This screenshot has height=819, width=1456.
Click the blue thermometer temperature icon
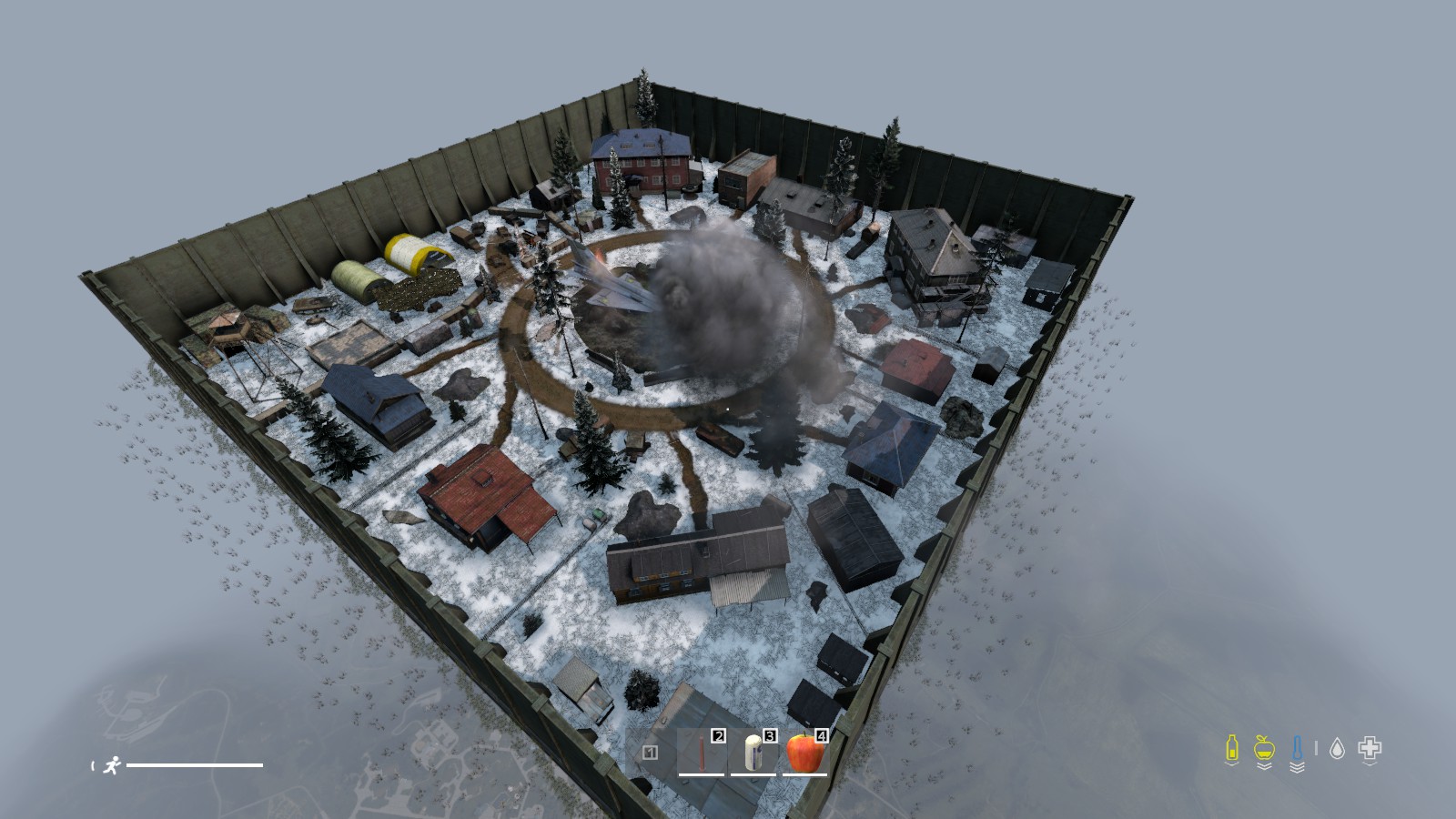1298,747
